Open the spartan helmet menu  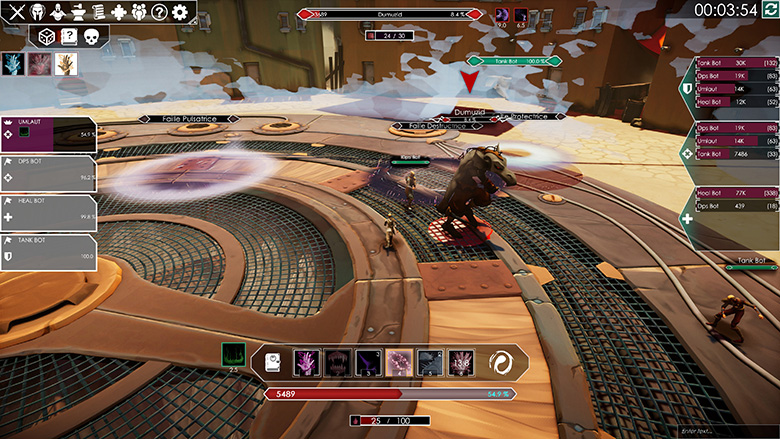[x=38, y=13]
